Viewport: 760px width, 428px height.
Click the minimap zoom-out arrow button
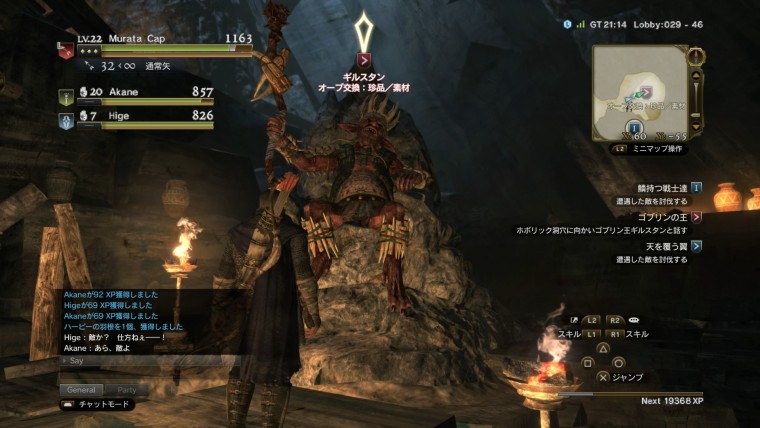point(697,125)
